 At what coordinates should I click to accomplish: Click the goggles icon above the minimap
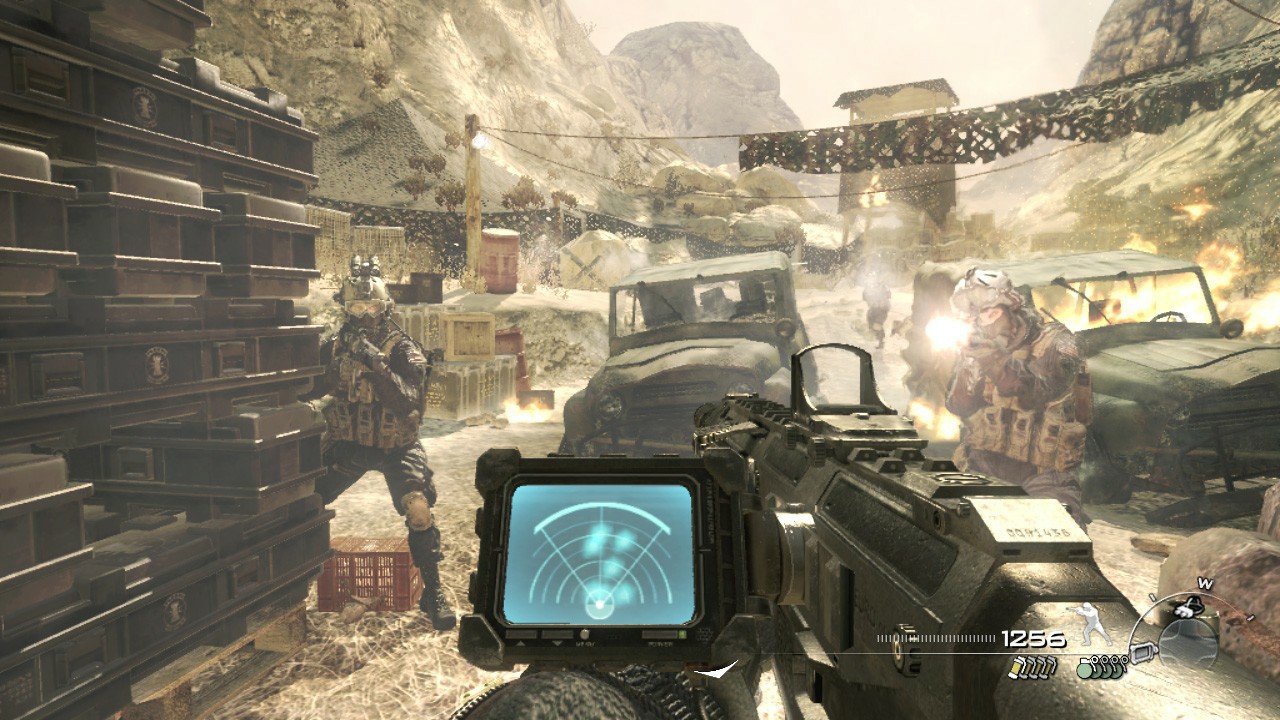point(1187,608)
